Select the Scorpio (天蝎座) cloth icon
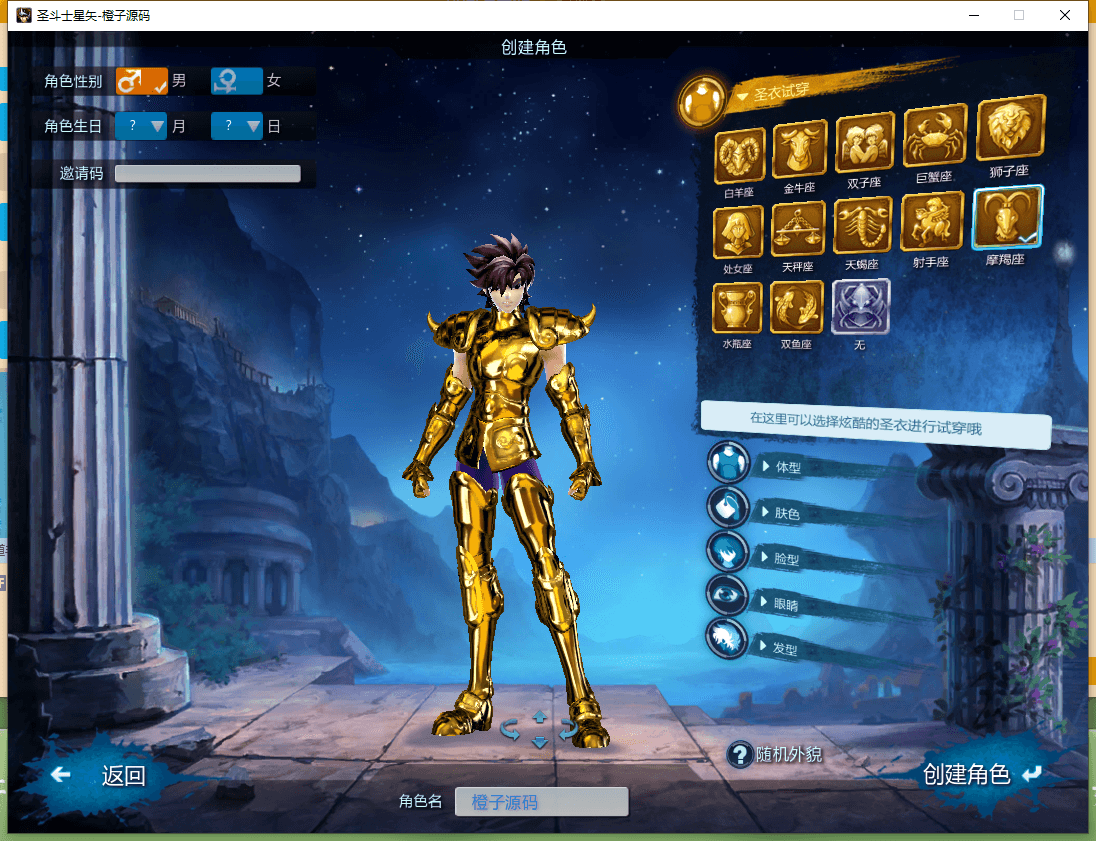 tap(863, 227)
